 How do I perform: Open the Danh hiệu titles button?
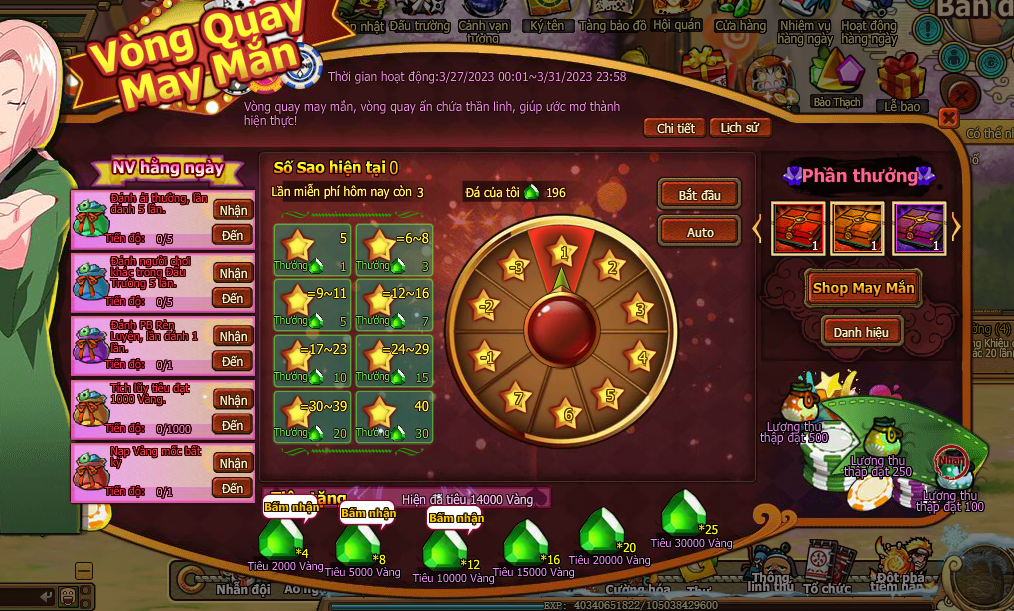[863, 331]
